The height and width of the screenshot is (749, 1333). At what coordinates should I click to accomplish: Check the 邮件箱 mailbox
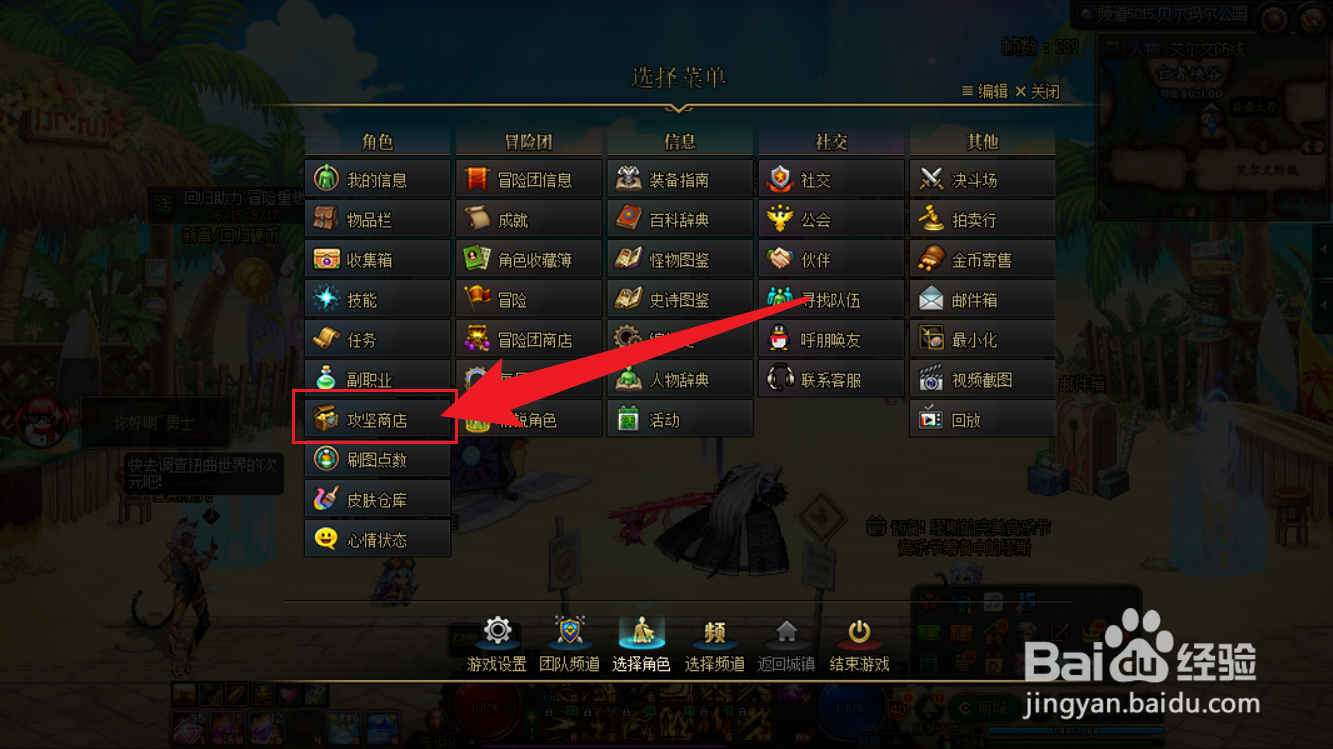pos(981,298)
